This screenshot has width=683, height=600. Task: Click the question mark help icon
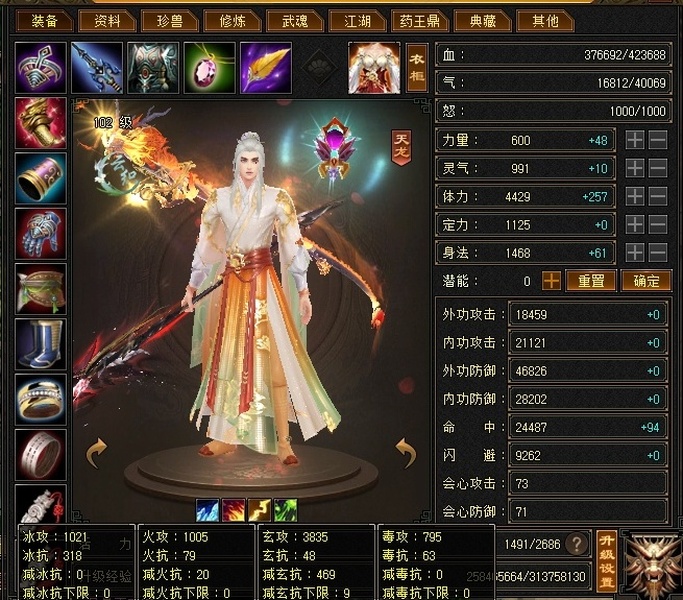[x=575, y=544]
